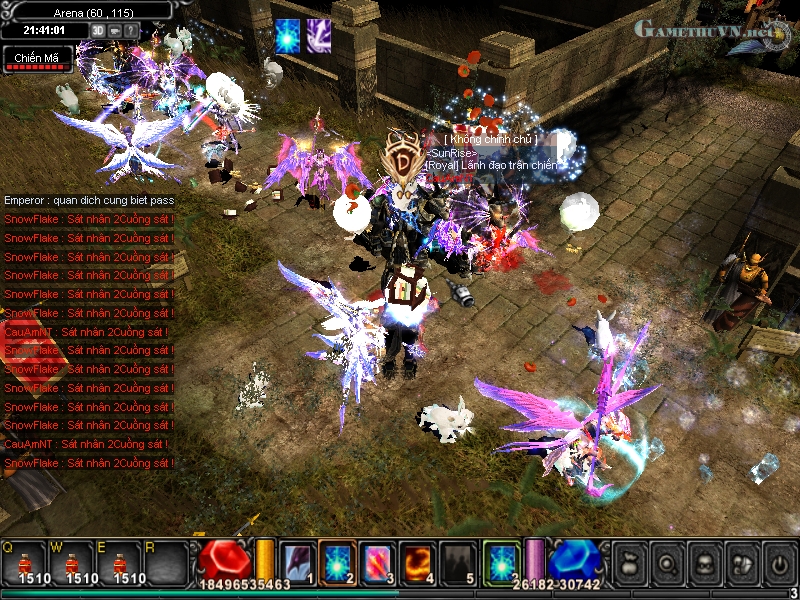Open the question mark help button
The height and width of the screenshot is (600, 800).
[x=132, y=30]
